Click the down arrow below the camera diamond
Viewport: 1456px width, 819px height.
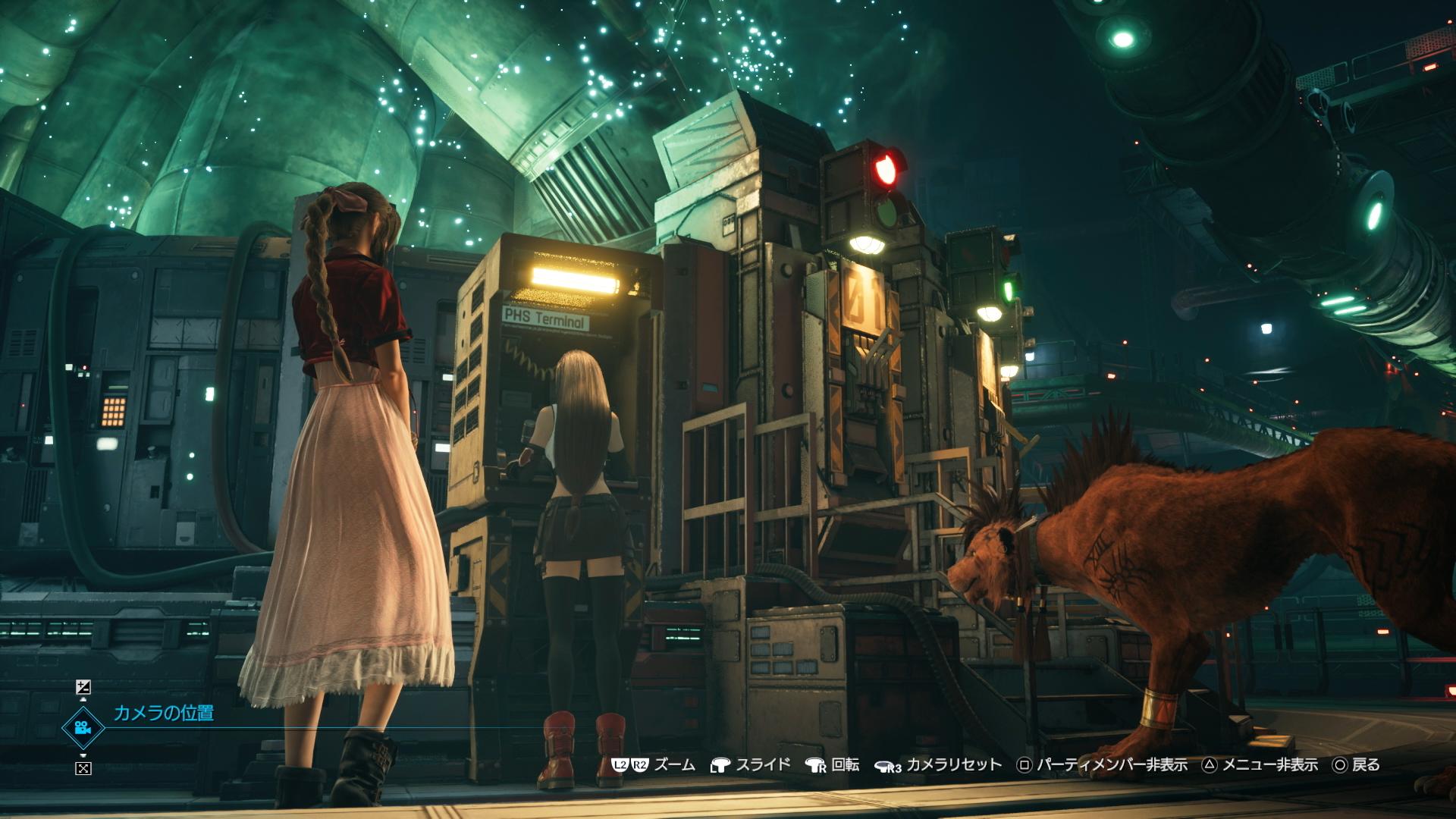point(83,755)
